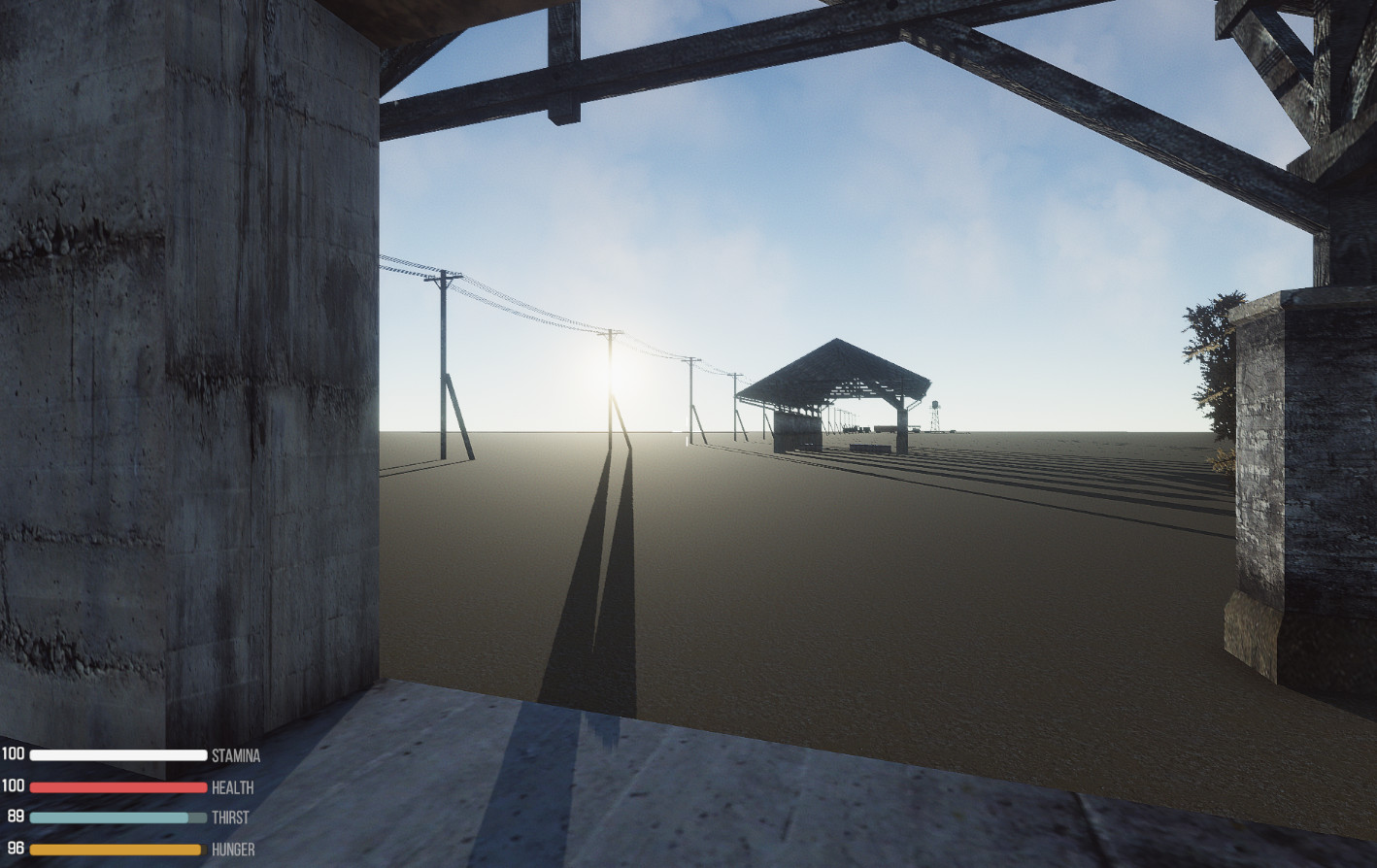The height and width of the screenshot is (868, 1377).
Task: Click the white stamina progress bar
Action: [x=117, y=755]
